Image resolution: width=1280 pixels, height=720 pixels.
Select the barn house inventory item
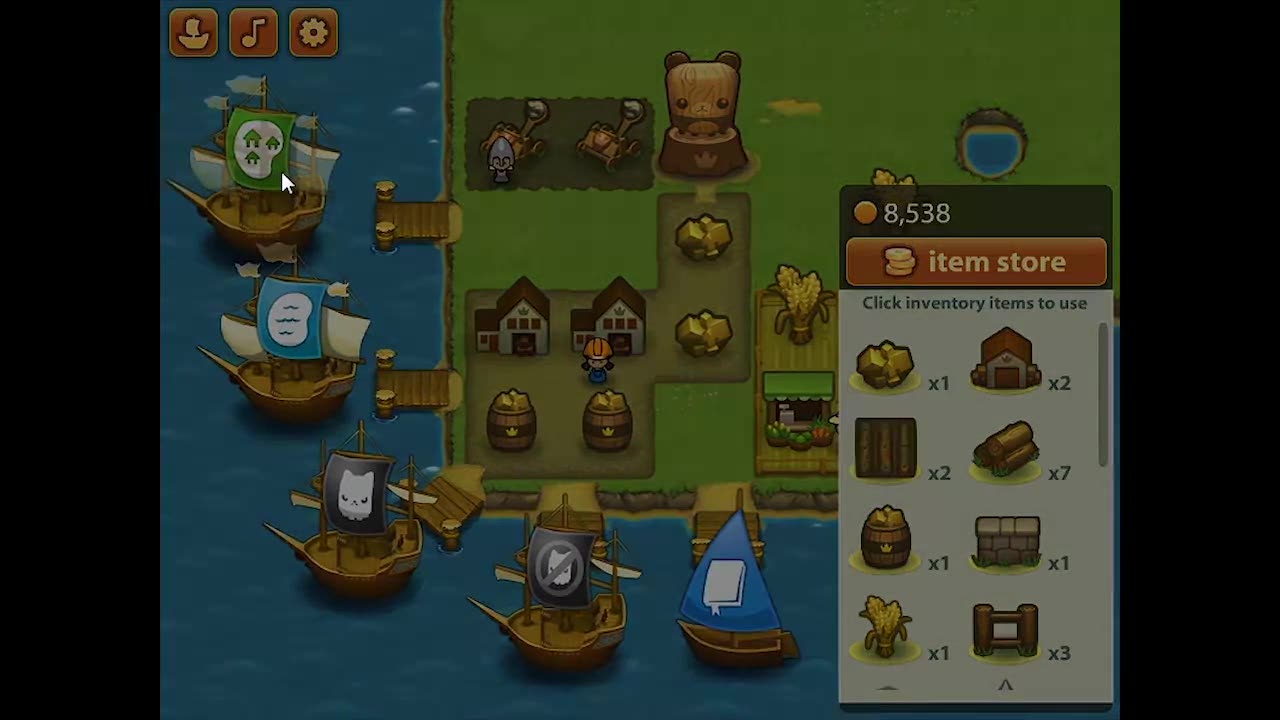coord(1006,360)
